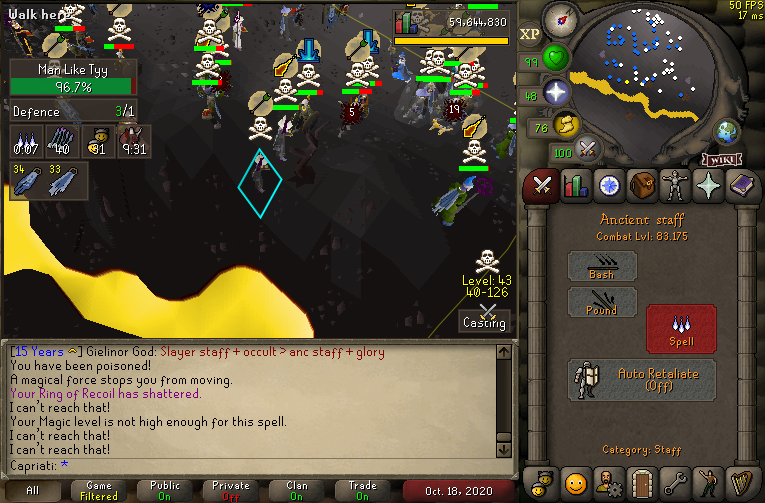Switch to the Magic spellbook tab
Image resolution: width=765 pixels, height=503 pixels.
coord(741,186)
